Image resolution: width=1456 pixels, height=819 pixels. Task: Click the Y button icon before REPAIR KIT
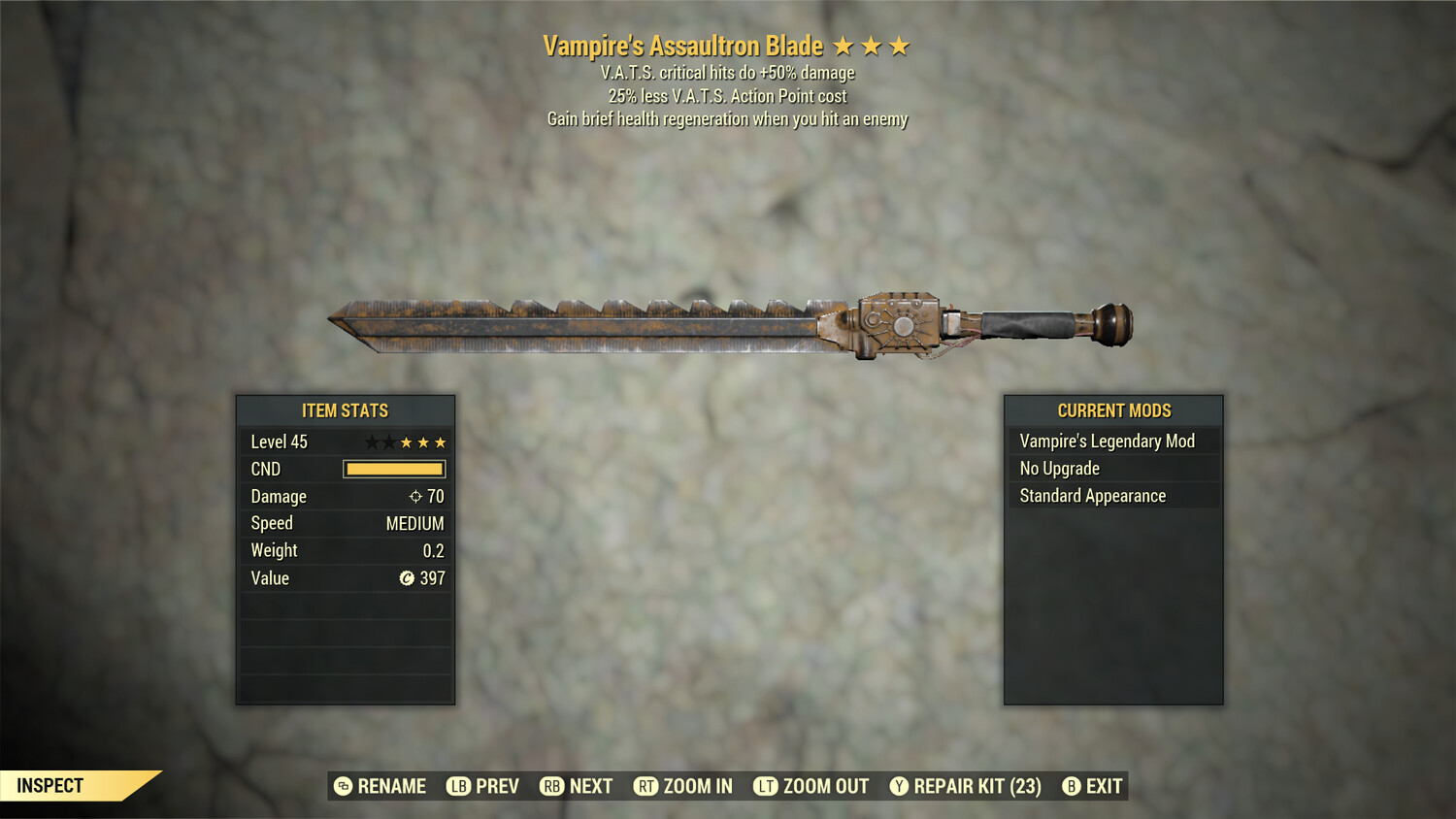(x=898, y=786)
